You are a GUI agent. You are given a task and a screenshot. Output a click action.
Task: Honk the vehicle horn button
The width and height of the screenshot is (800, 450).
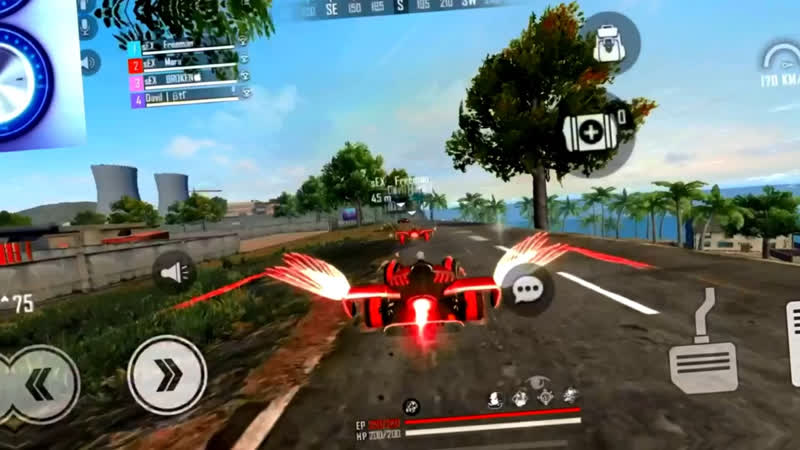pos(173,272)
